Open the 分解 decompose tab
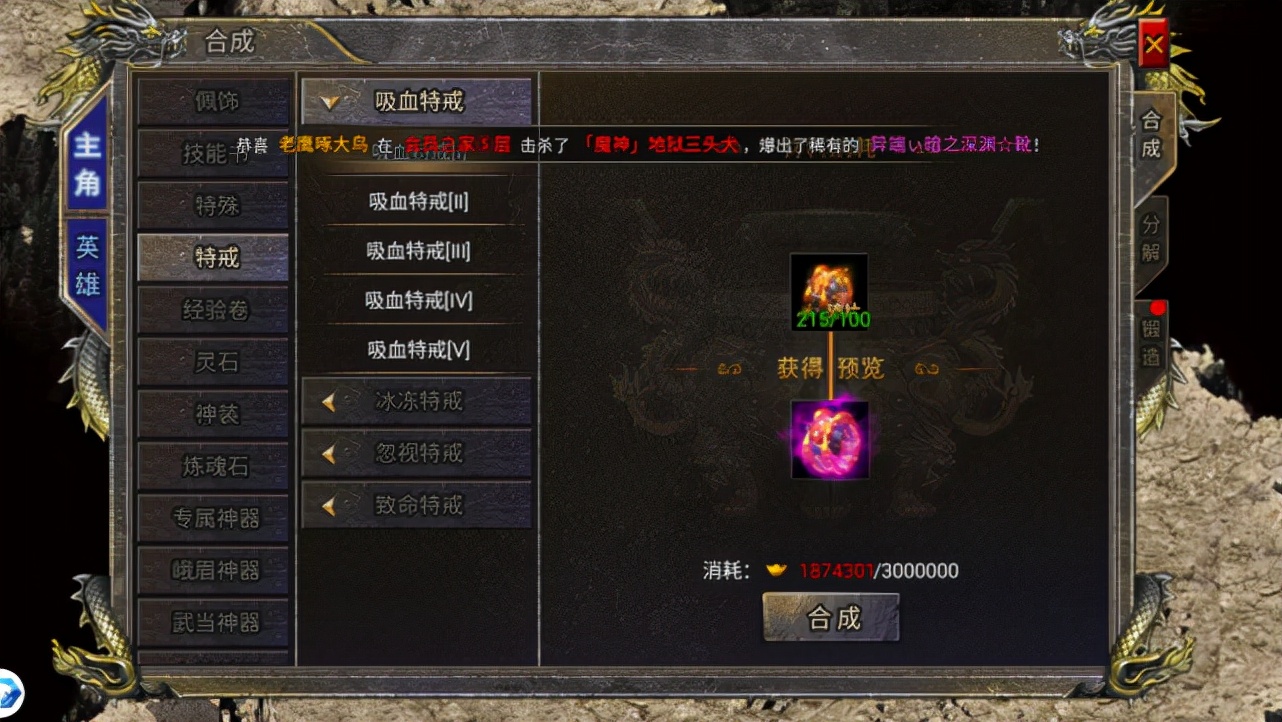This screenshot has height=722, width=1282. 1151,238
